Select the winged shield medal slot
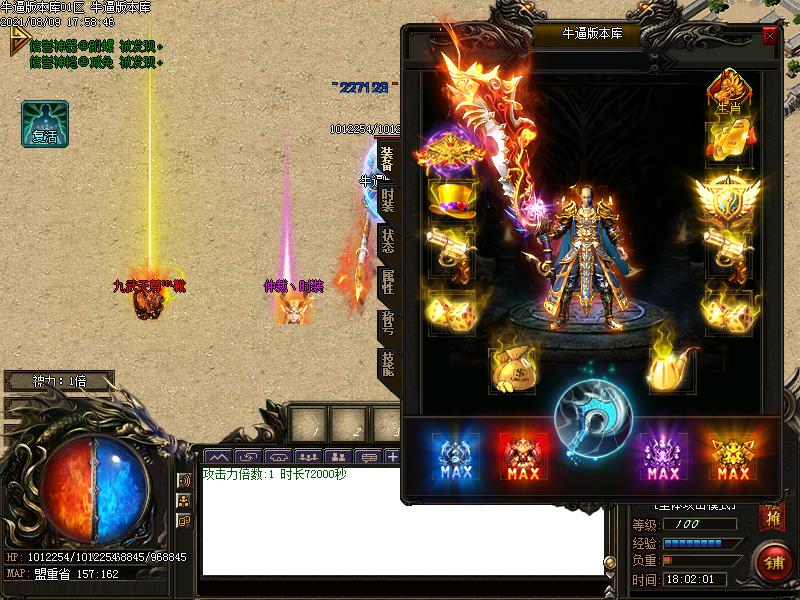The width and height of the screenshot is (800, 600). point(729,200)
